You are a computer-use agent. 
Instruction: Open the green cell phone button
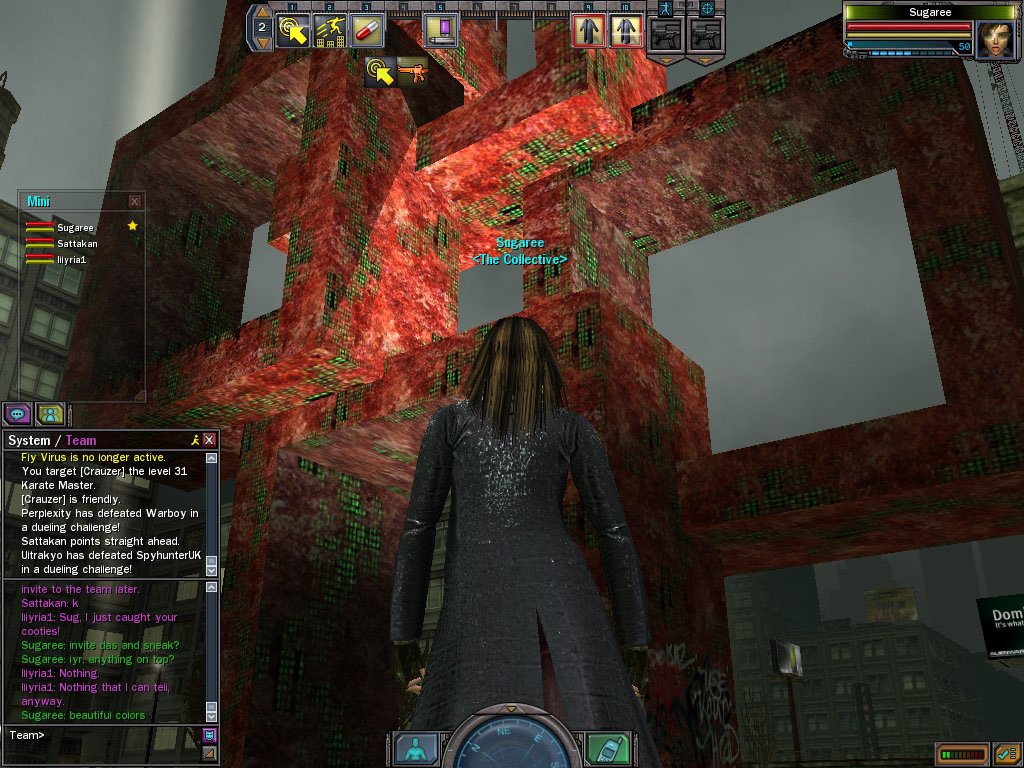coord(607,748)
